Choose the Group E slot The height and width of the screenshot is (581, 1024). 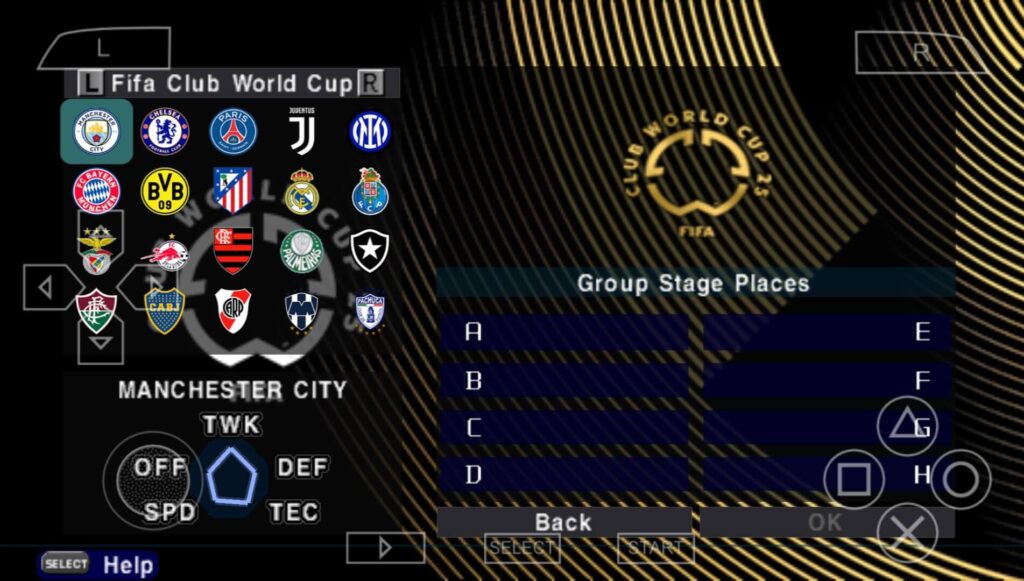[827, 332]
